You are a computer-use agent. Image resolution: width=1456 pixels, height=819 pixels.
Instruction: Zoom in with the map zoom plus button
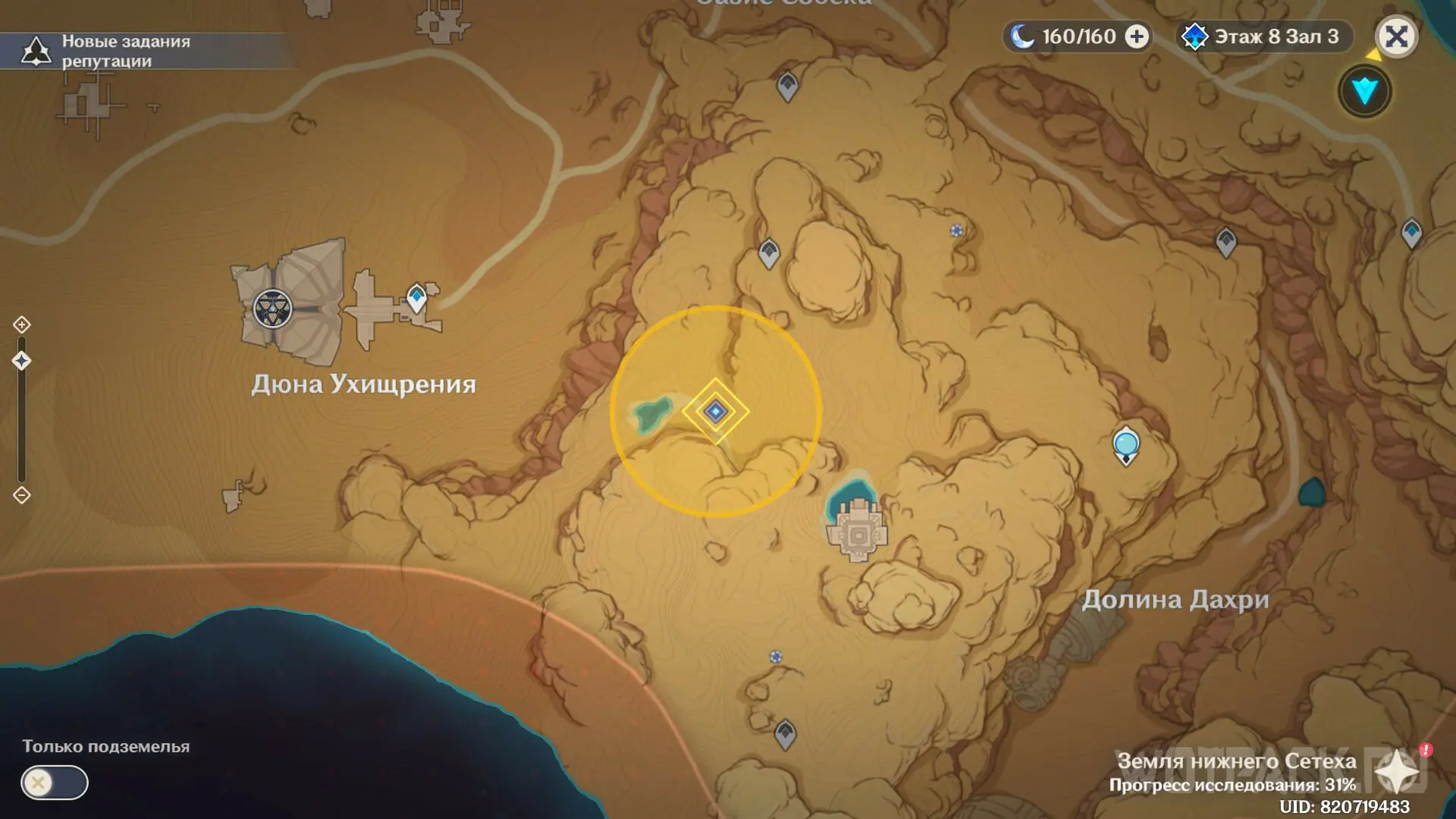(21, 325)
